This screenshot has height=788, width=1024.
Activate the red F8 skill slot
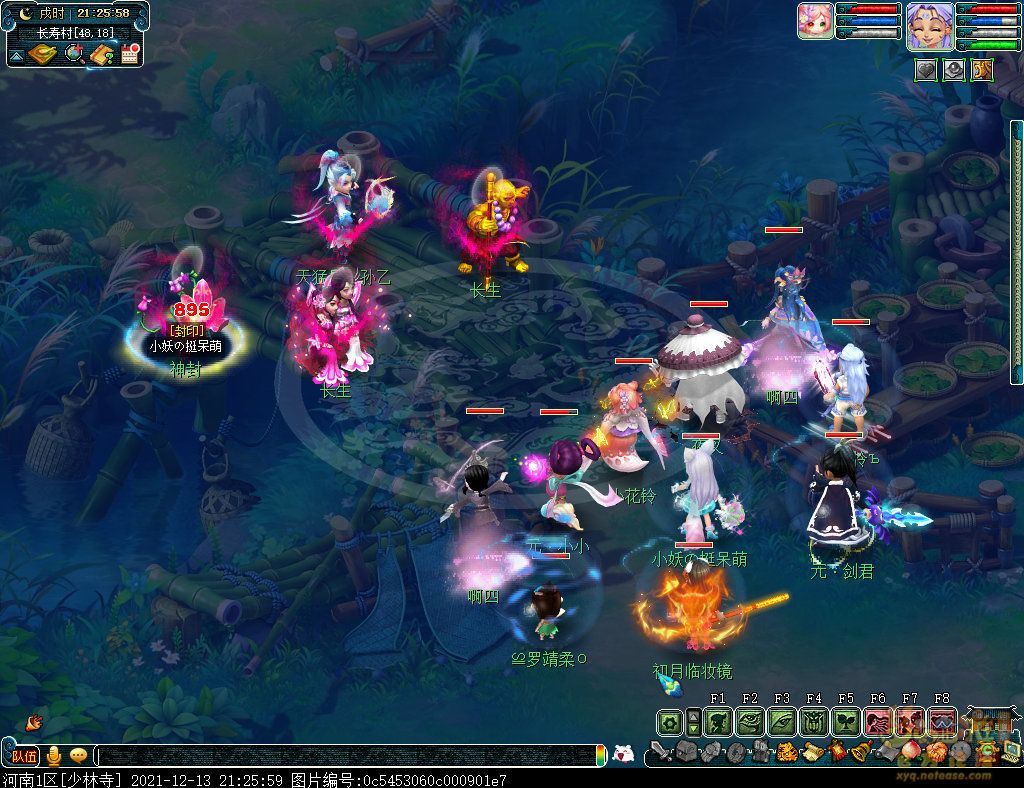click(942, 721)
